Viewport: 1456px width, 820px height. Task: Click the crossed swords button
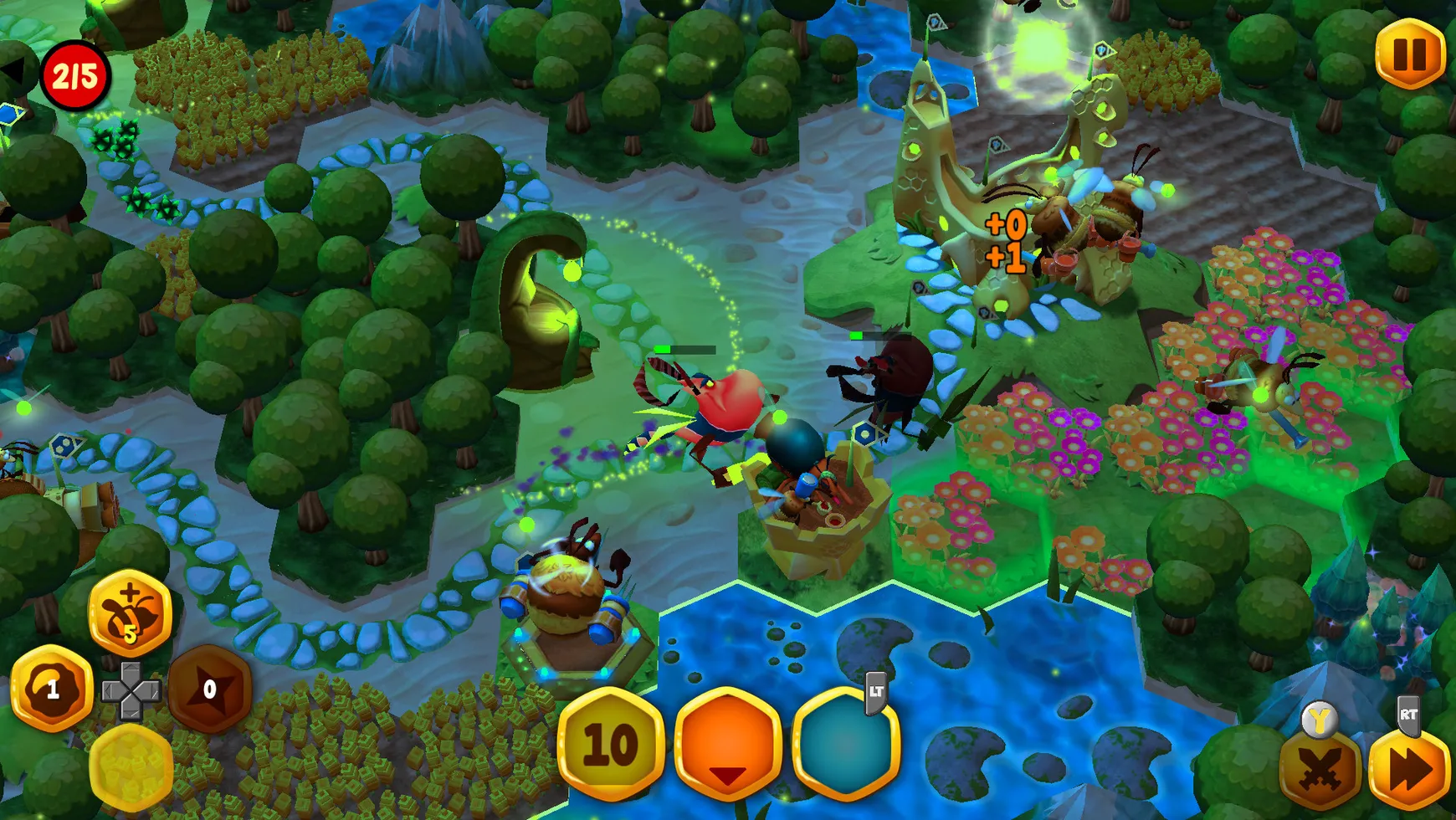(1320, 771)
